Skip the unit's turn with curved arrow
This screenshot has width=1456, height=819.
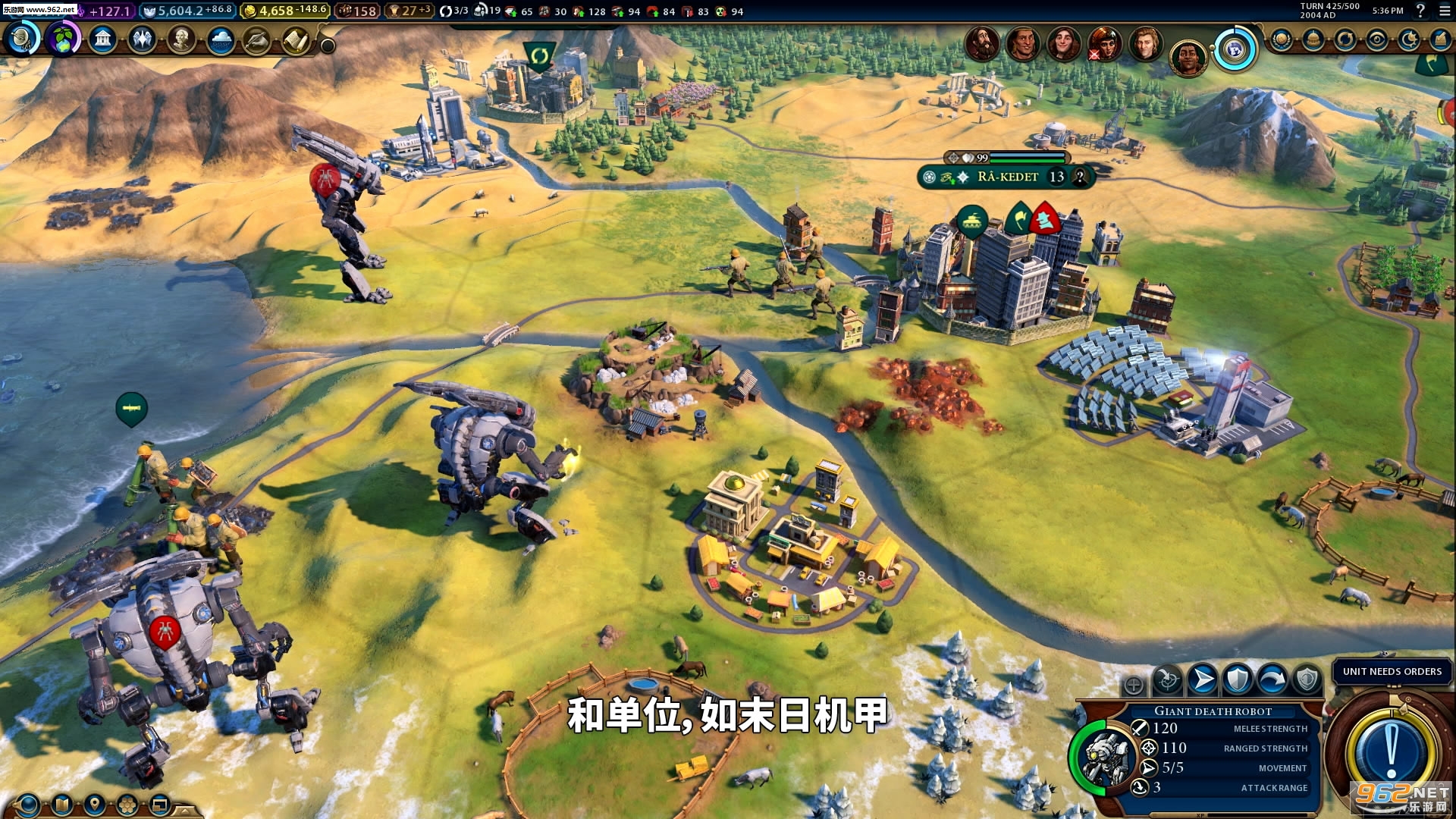1272,679
